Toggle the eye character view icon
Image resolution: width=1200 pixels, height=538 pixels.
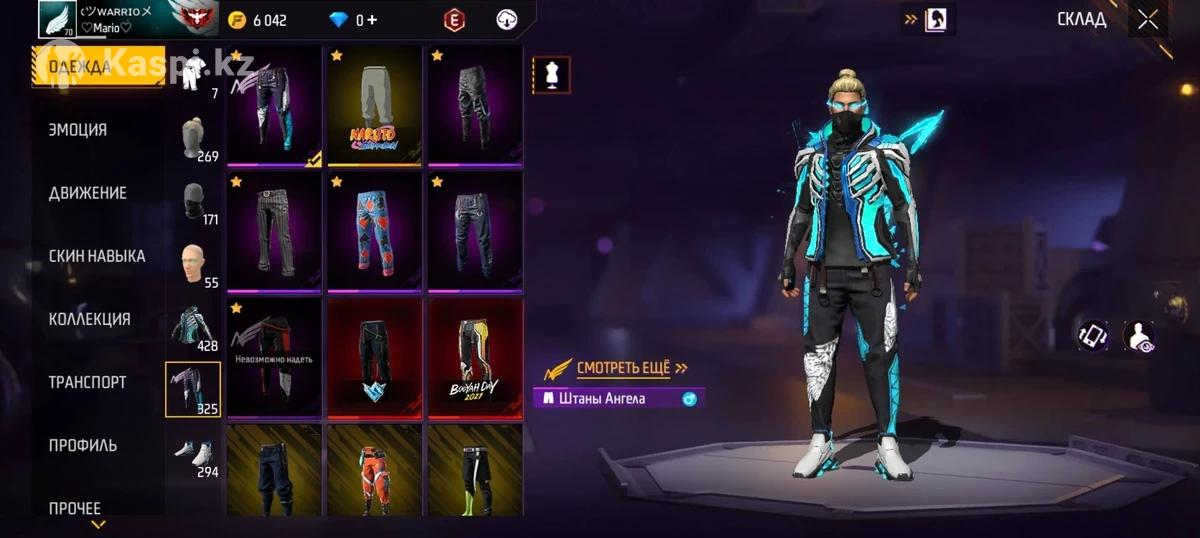tap(1138, 336)
